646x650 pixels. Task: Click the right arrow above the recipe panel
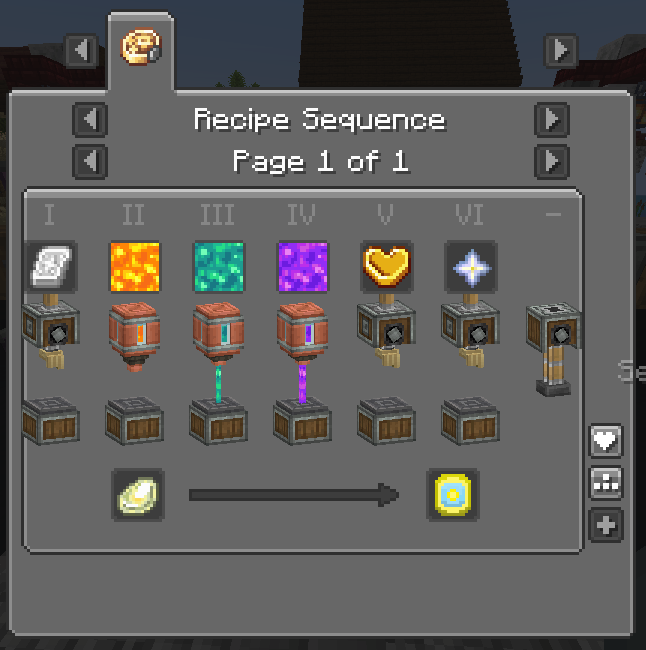pos(561,49)
